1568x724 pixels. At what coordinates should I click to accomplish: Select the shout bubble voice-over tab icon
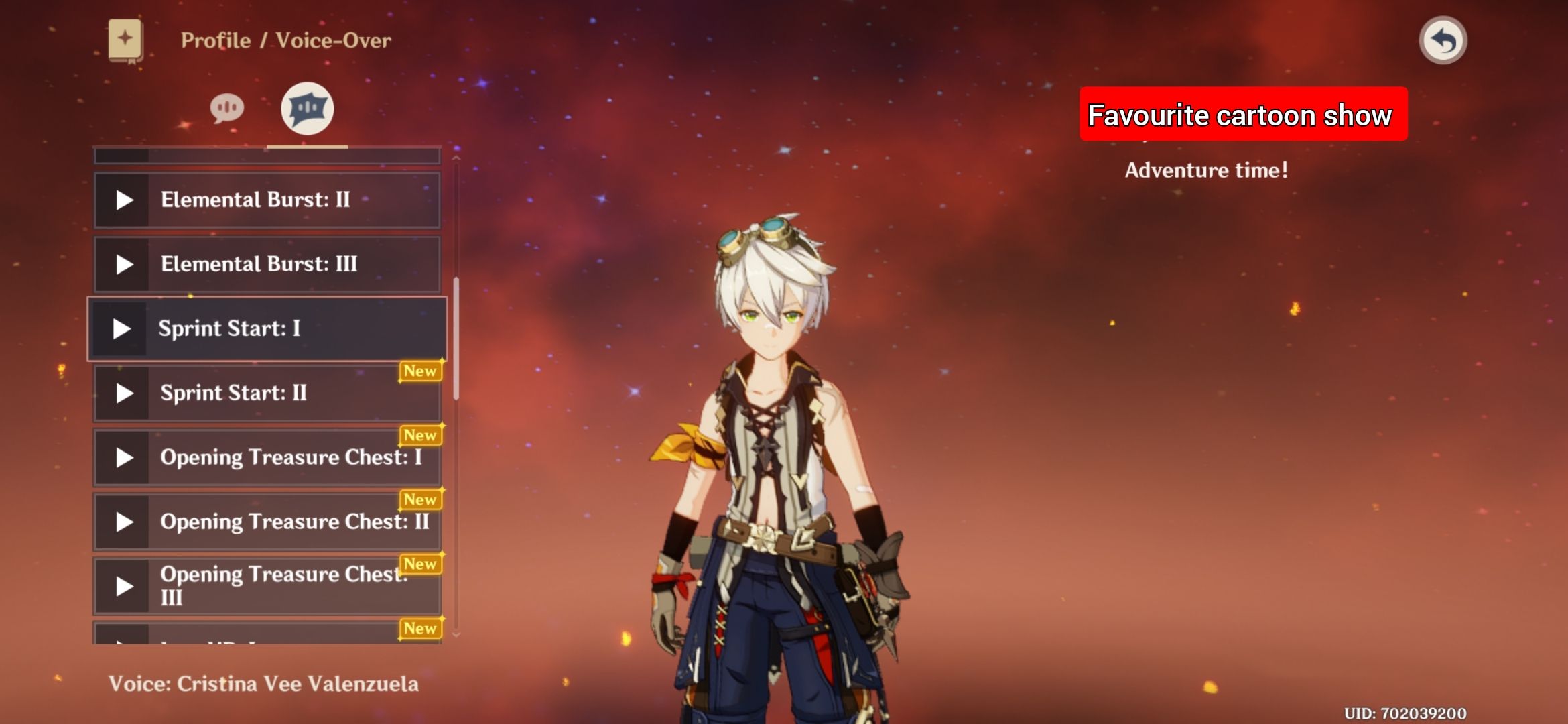308,109
